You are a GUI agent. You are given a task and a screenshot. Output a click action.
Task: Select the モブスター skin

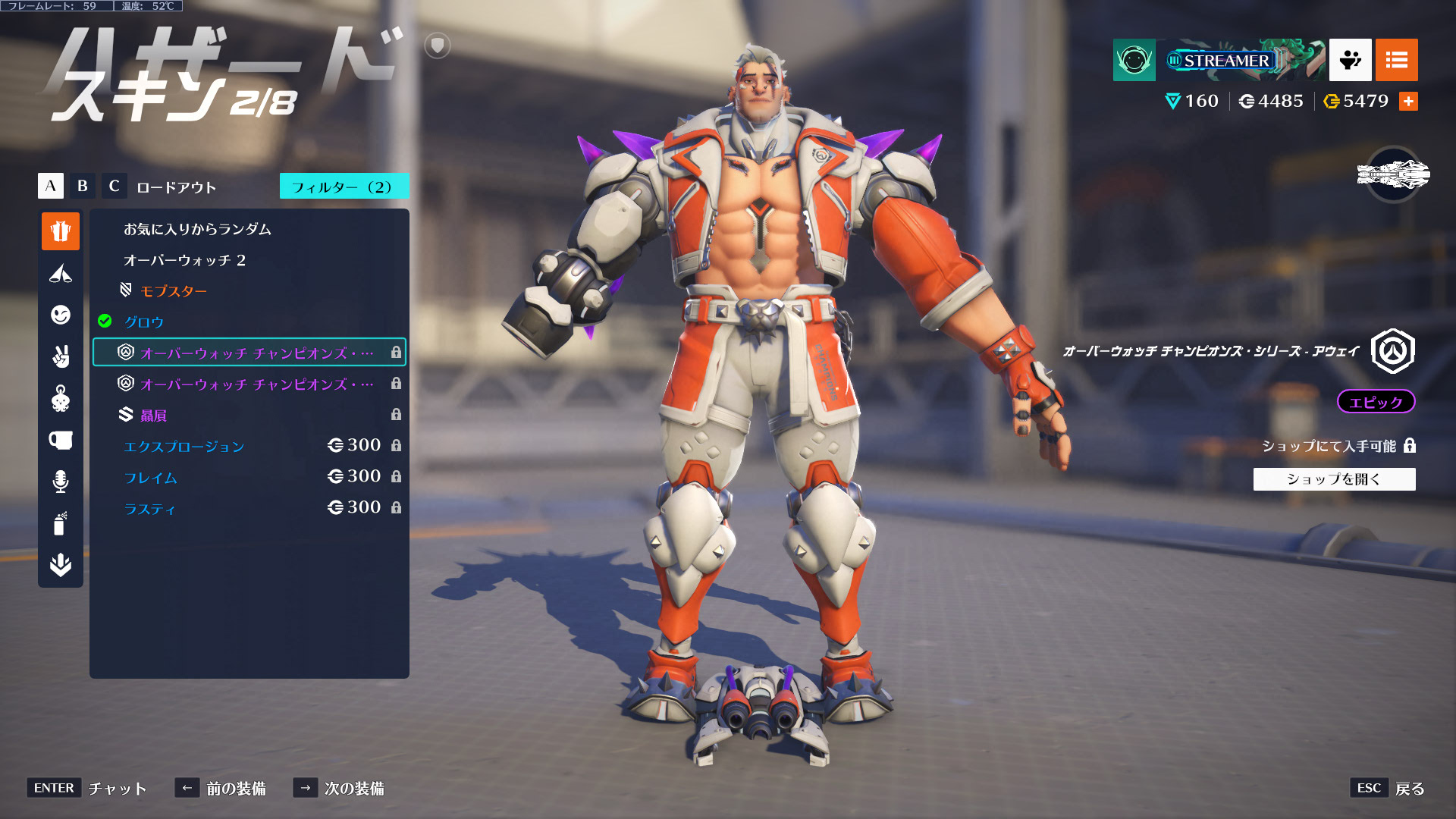click(173, 291)
